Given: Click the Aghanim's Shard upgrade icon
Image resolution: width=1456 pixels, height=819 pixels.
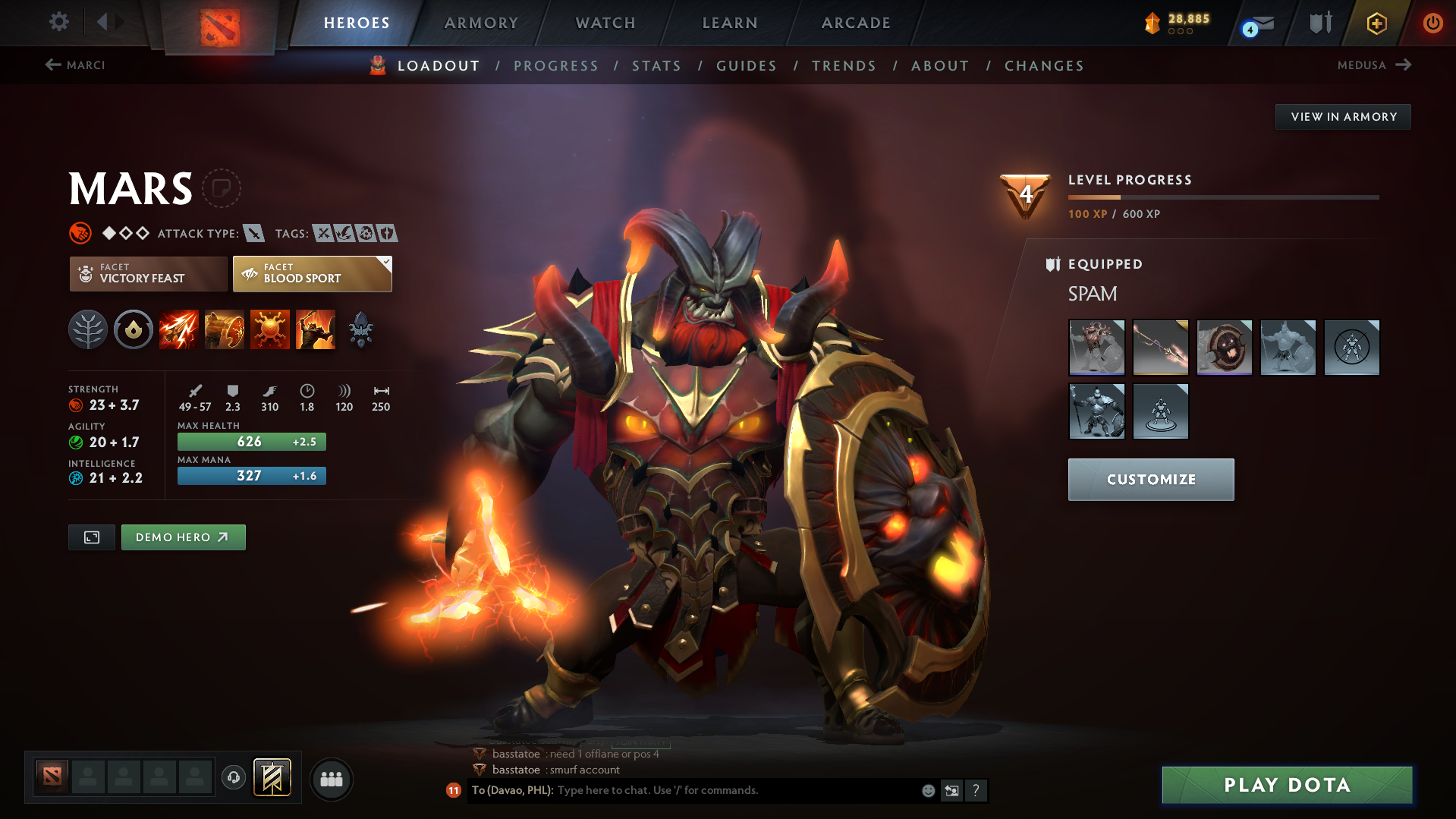Looking at the screenshot, I should tap(360, 329).
